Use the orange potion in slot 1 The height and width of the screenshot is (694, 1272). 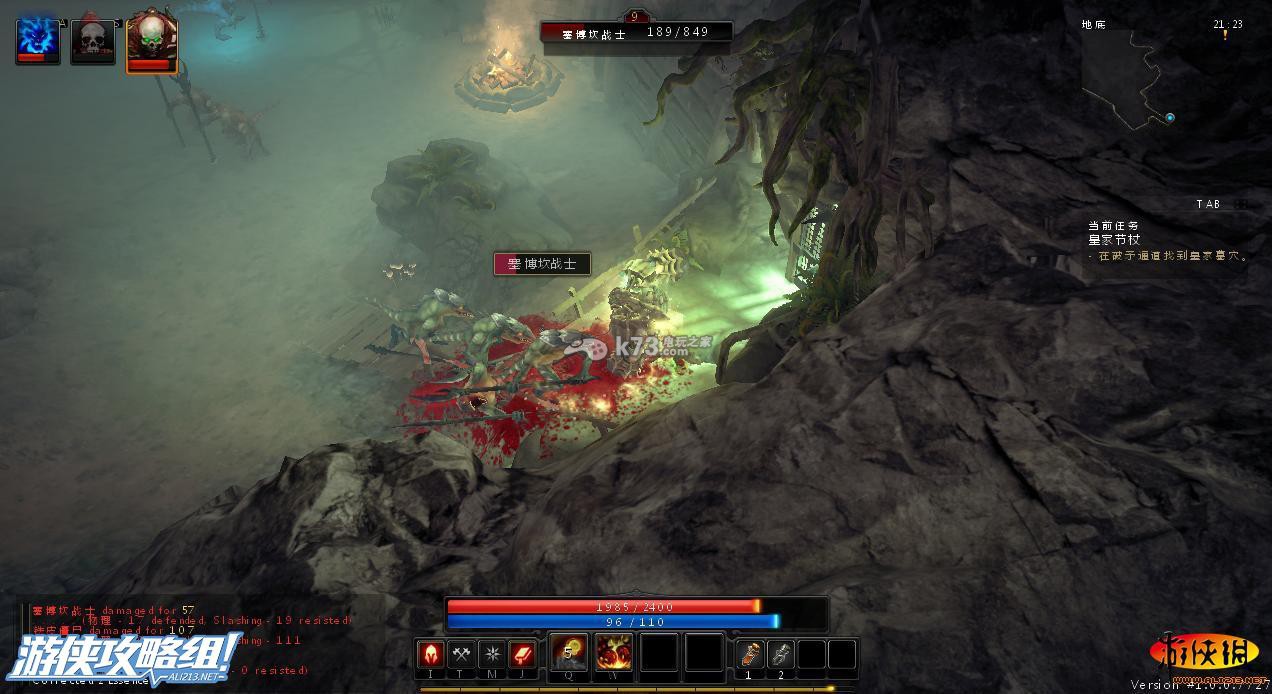750,654
